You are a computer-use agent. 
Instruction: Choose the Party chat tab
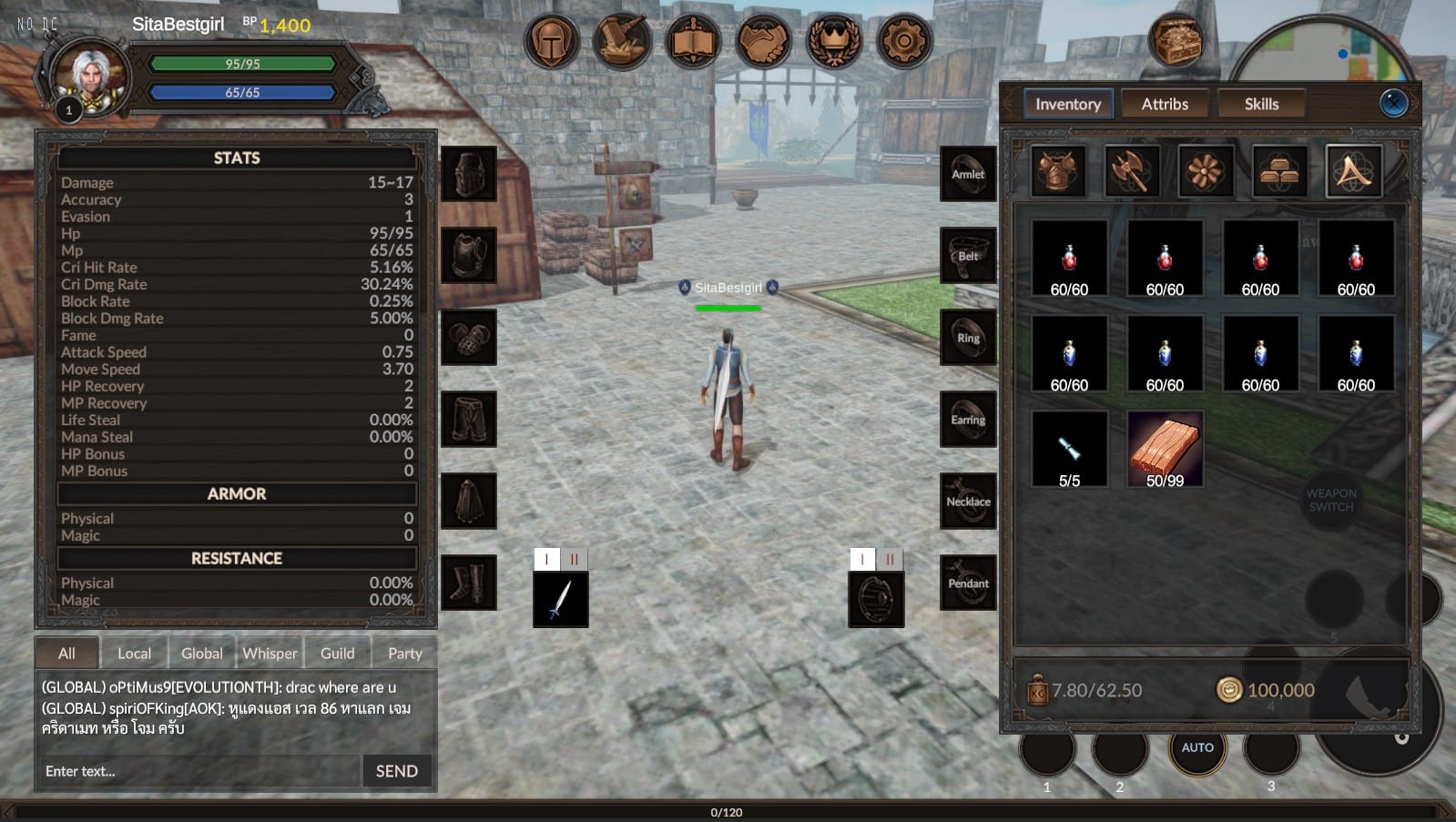tap(404, 653)
